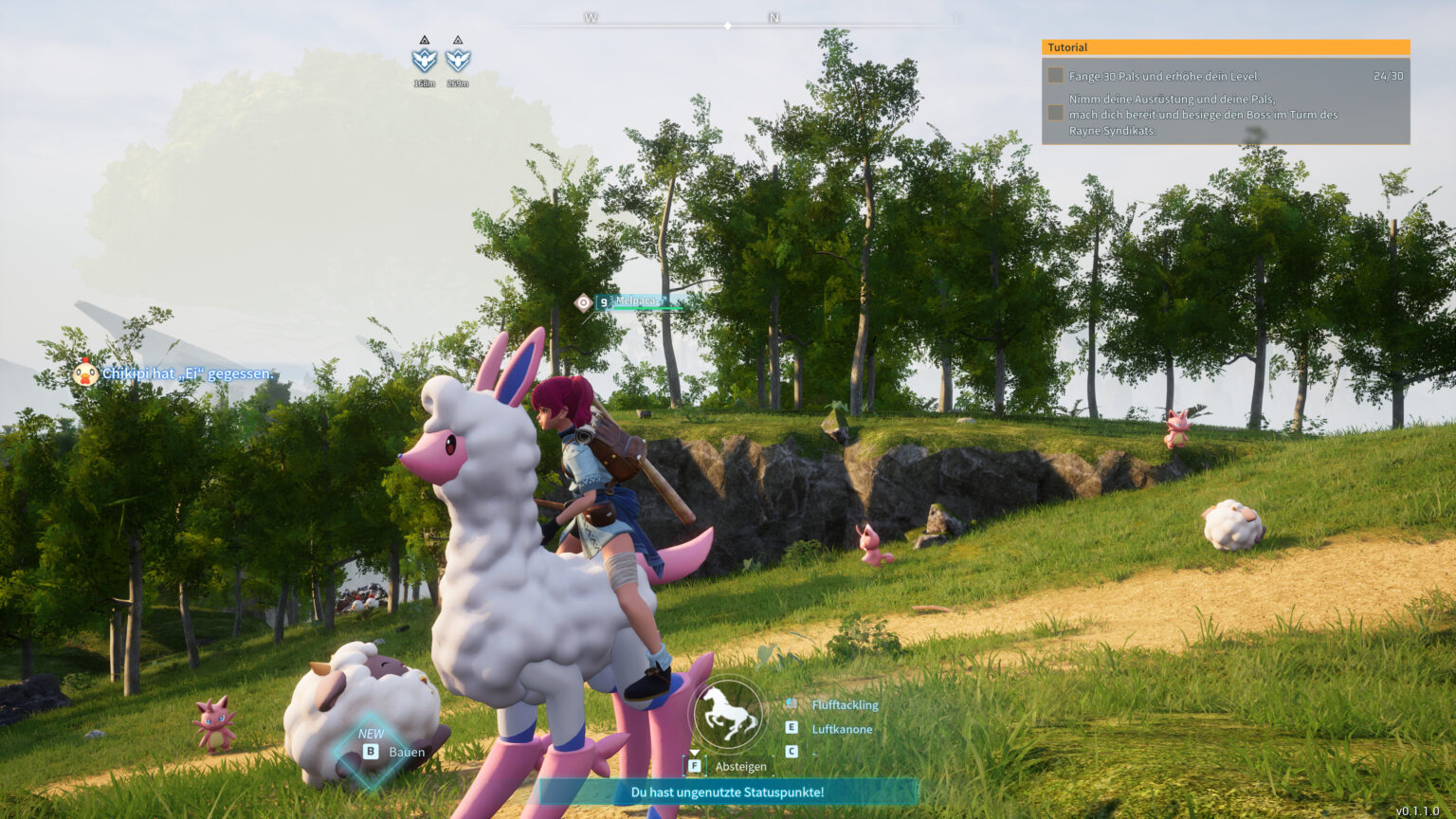
Task: Toggle the F keybind for Absteigen
Action: pyautogui.click(x=696, y=765)
